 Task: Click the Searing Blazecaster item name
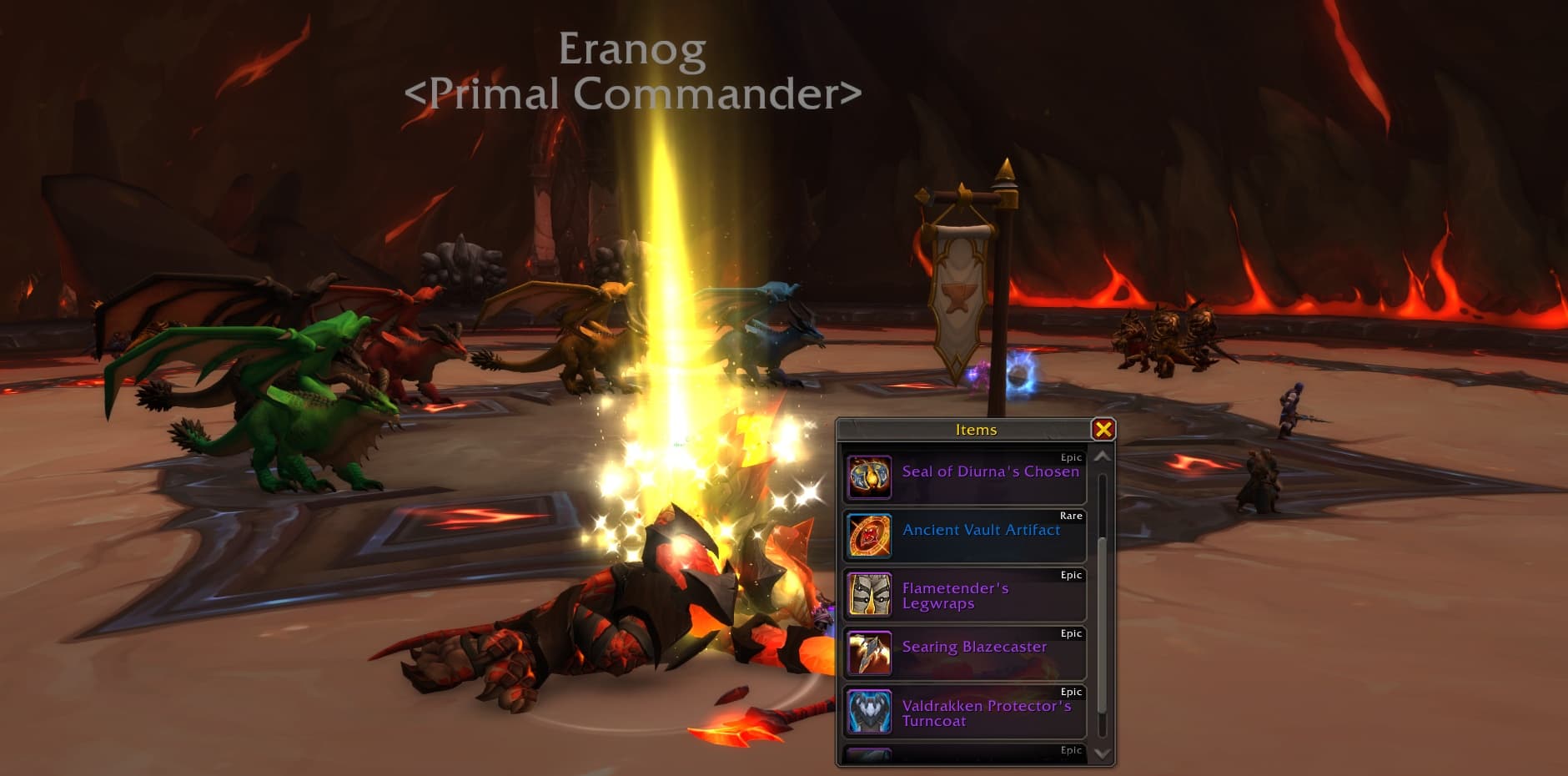coord(973,648)
